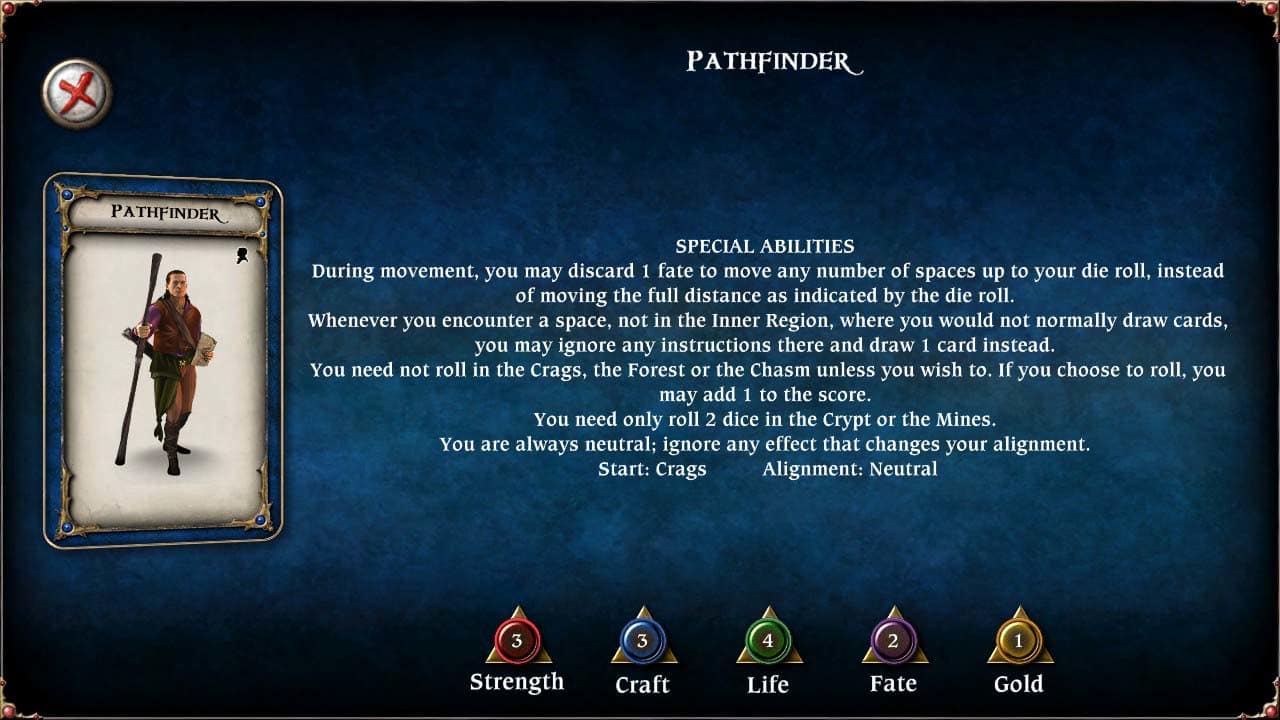
Task: Click the blue Craft stat icon
Action: pyautogui.click(x=642, y=641)
